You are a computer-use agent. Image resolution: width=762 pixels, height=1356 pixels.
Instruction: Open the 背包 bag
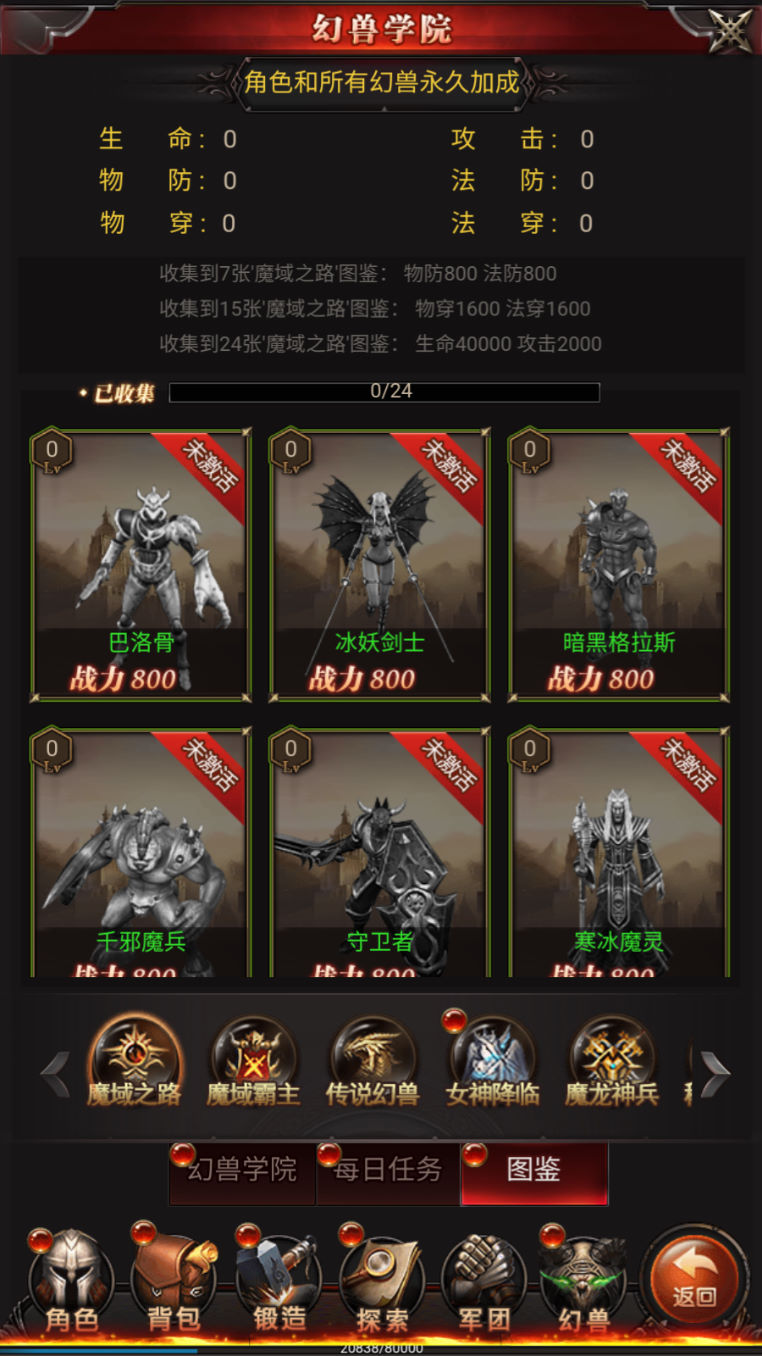click(174, 1285)
